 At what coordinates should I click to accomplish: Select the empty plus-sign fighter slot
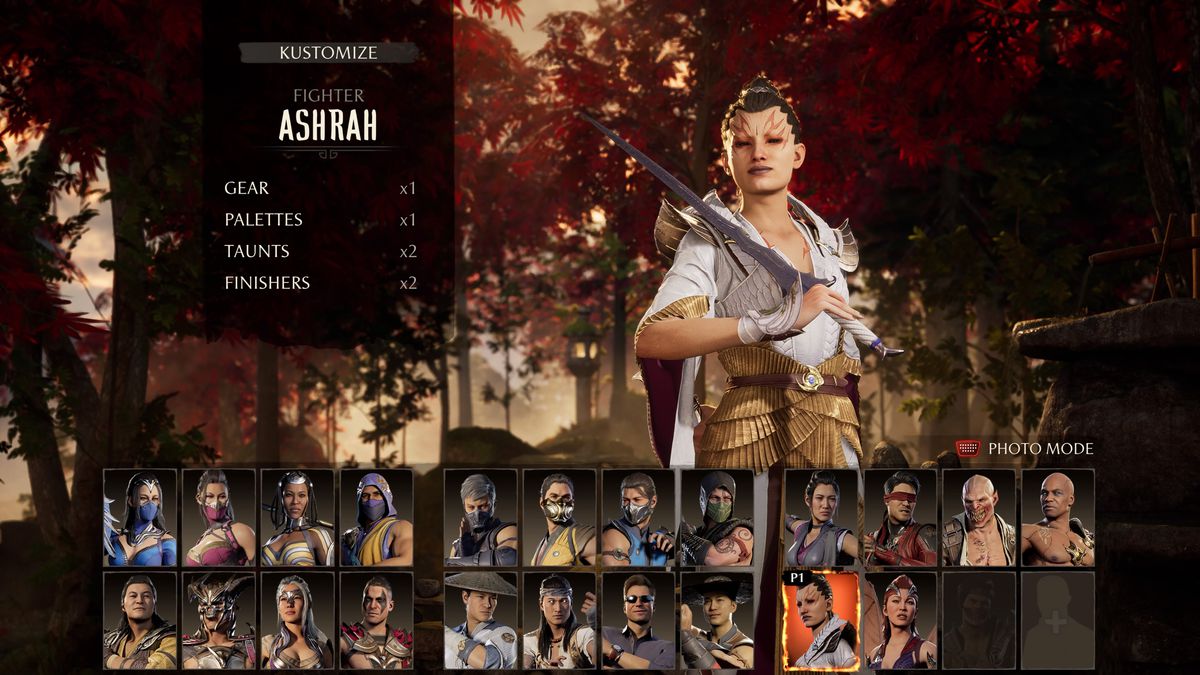[1058, 620]
